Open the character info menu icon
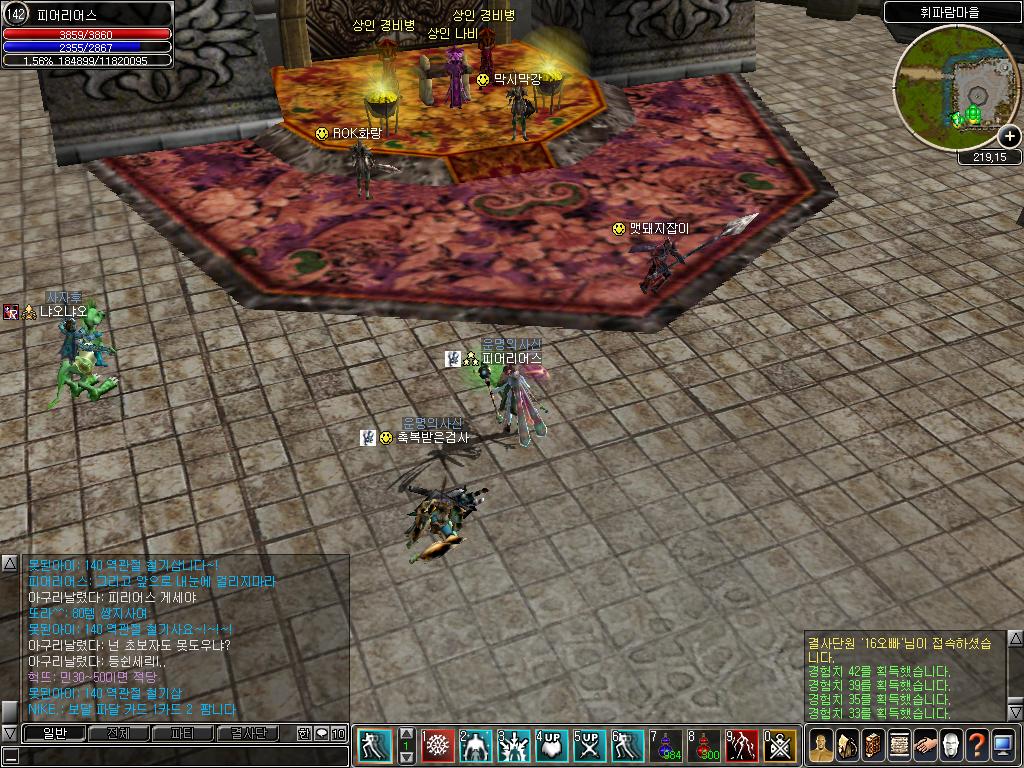 (820, 746)
